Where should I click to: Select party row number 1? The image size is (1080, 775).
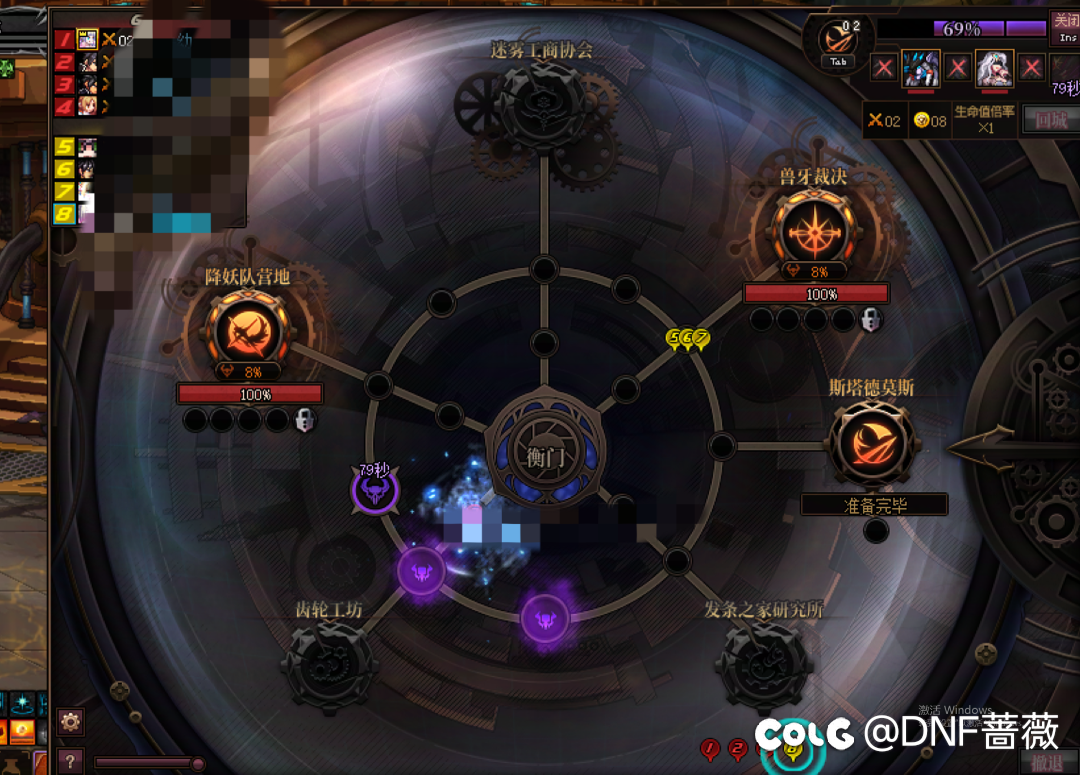coord(64,39)
